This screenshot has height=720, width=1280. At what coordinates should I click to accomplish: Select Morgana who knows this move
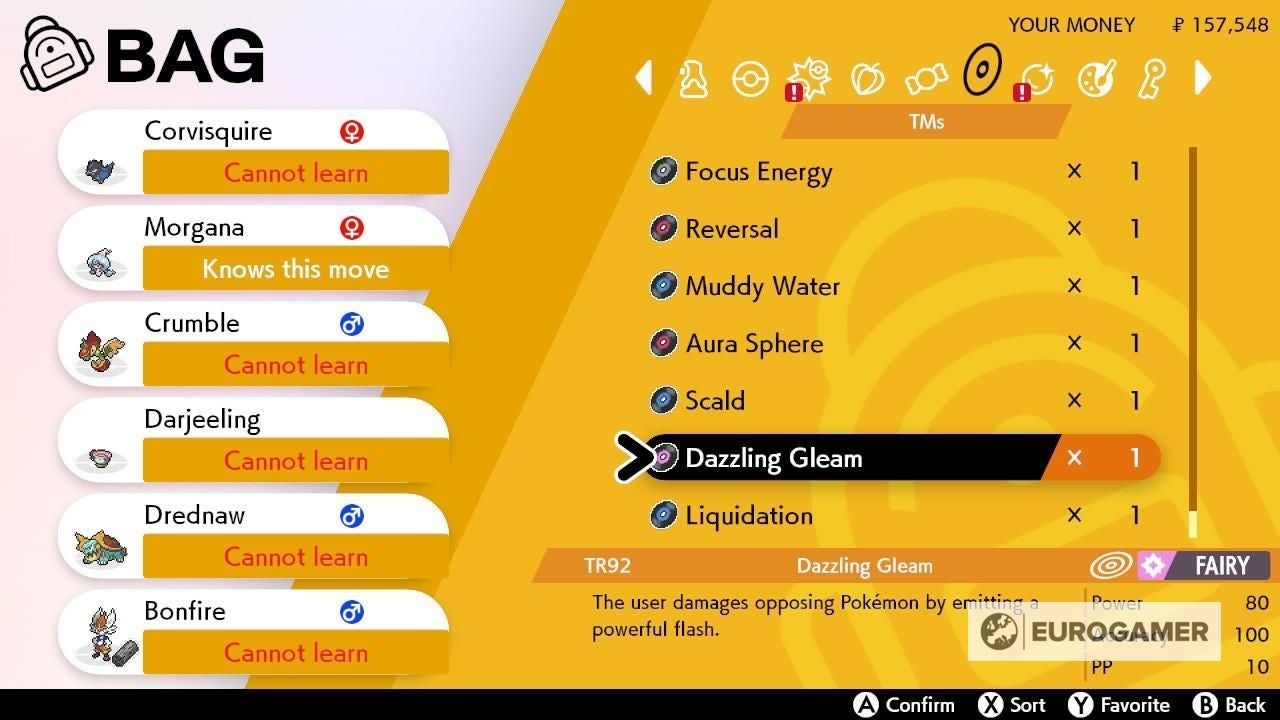(250, 245)
